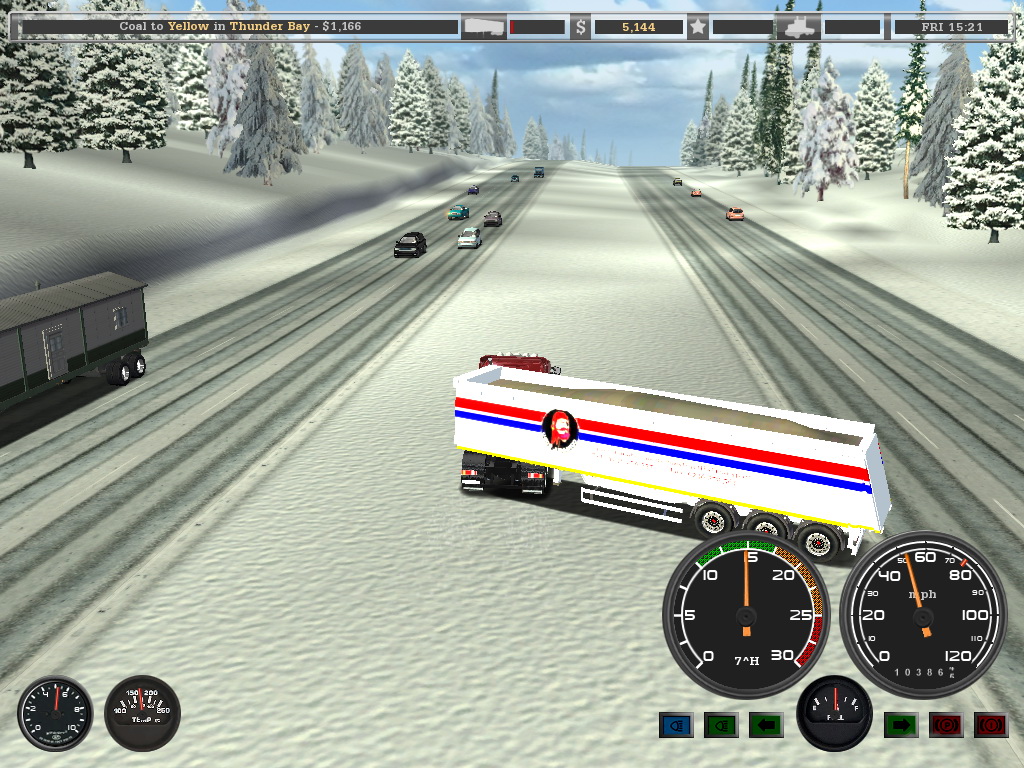
Task: Select the trailer icon in the top bar
Action: pyautogui.click(x=483, y=27)
